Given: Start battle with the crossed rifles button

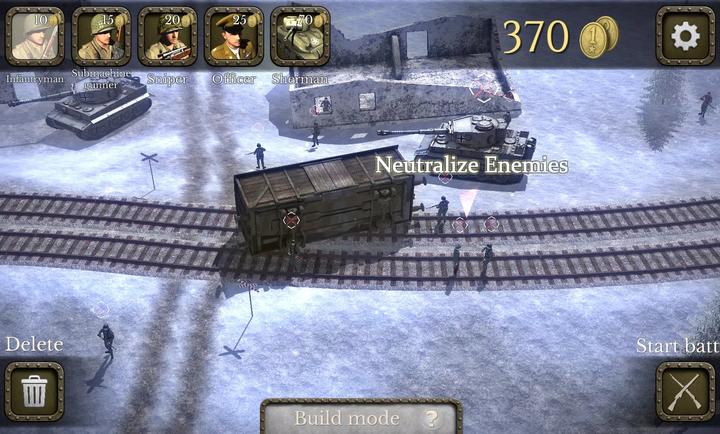Looking at the screenshot, I should tap(685, 391).
